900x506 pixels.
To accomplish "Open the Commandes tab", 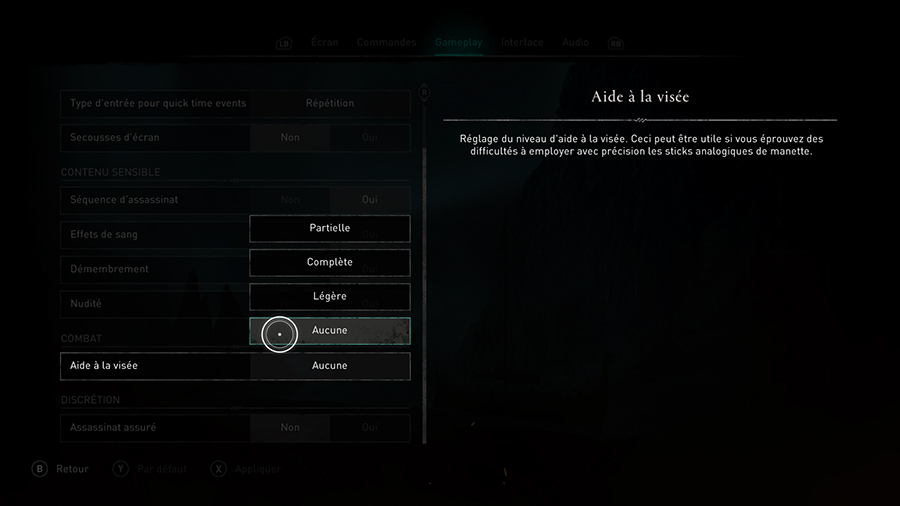I will click(386, 43).
